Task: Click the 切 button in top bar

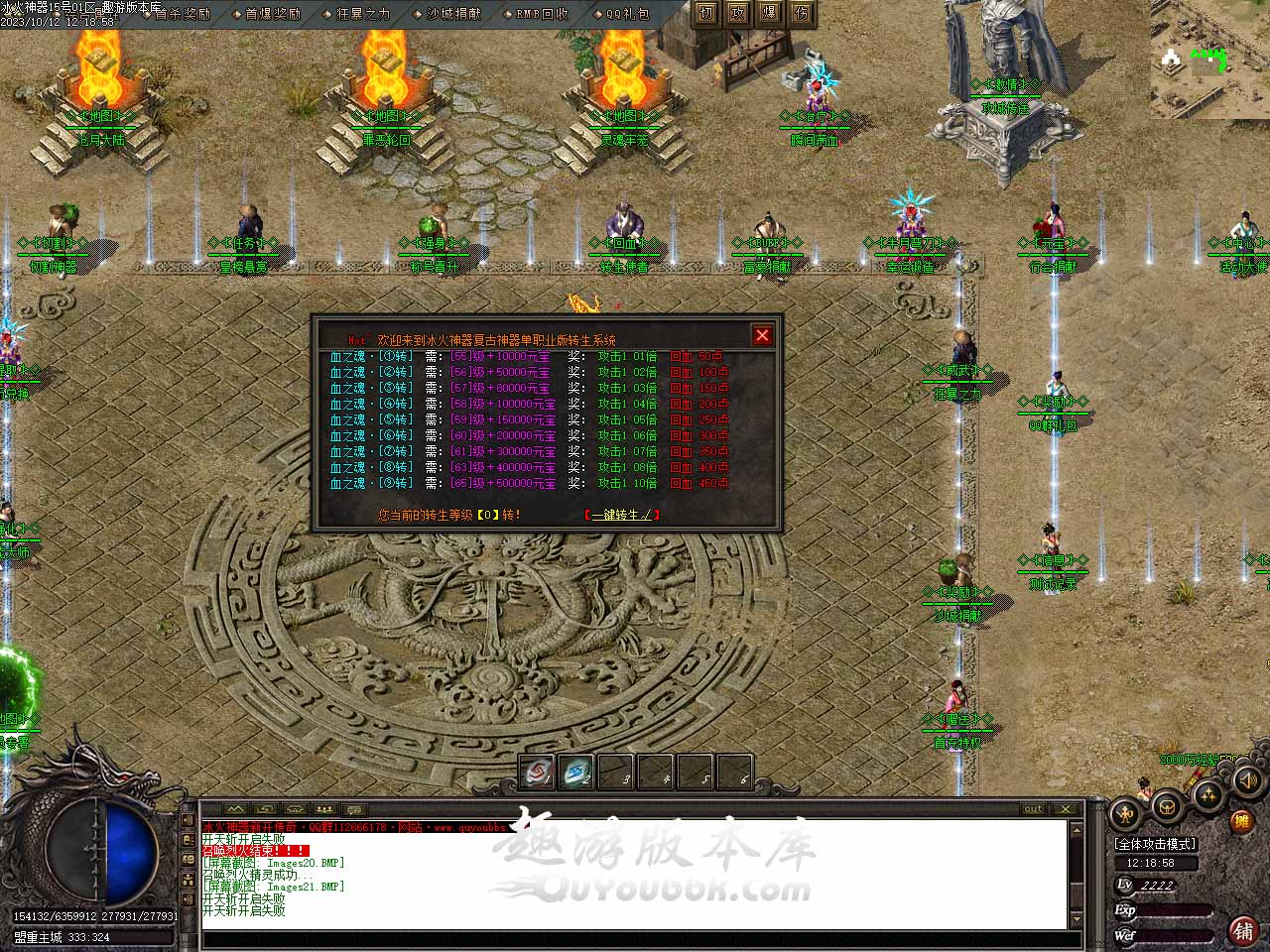Action: (706, 13)
